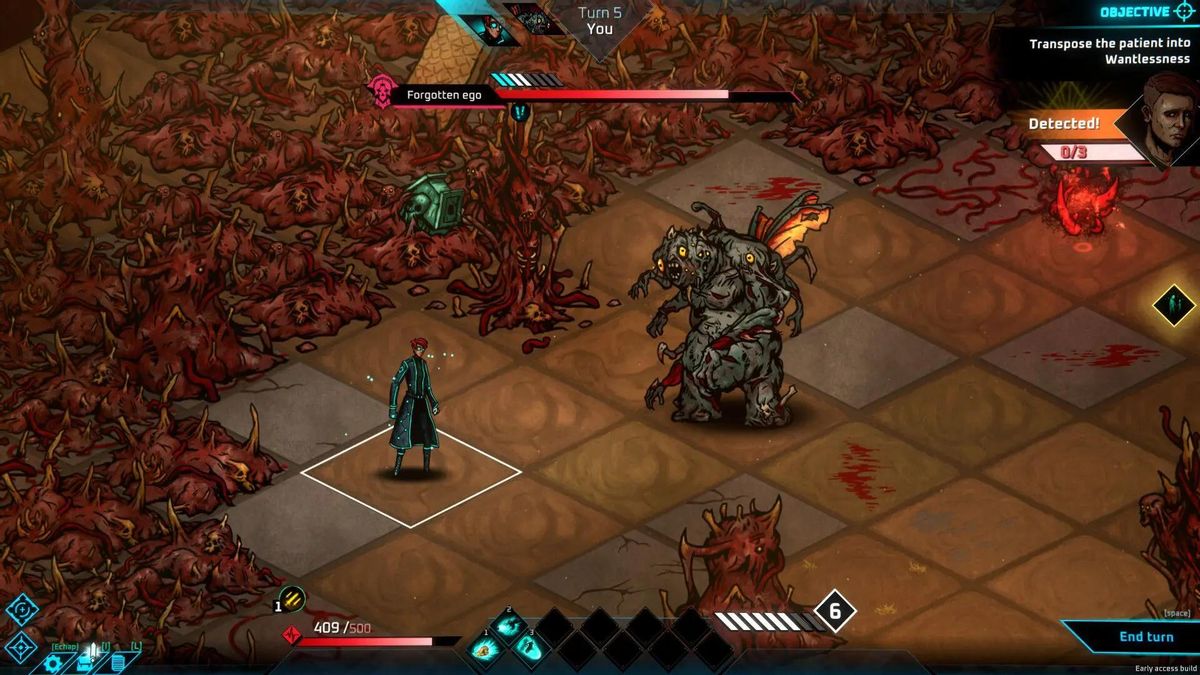This screenshot has height=675, width=1200.
Task: Open the inventory icon
Action: 86,661
